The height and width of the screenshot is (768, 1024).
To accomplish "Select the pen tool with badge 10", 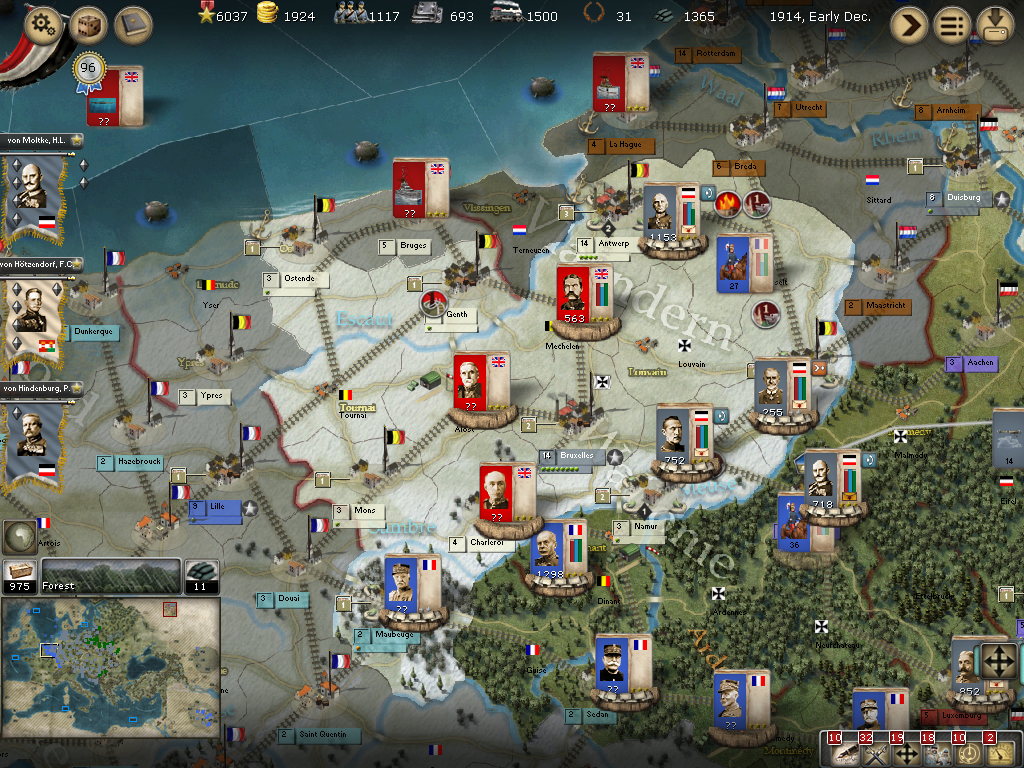I will (843, 752).
